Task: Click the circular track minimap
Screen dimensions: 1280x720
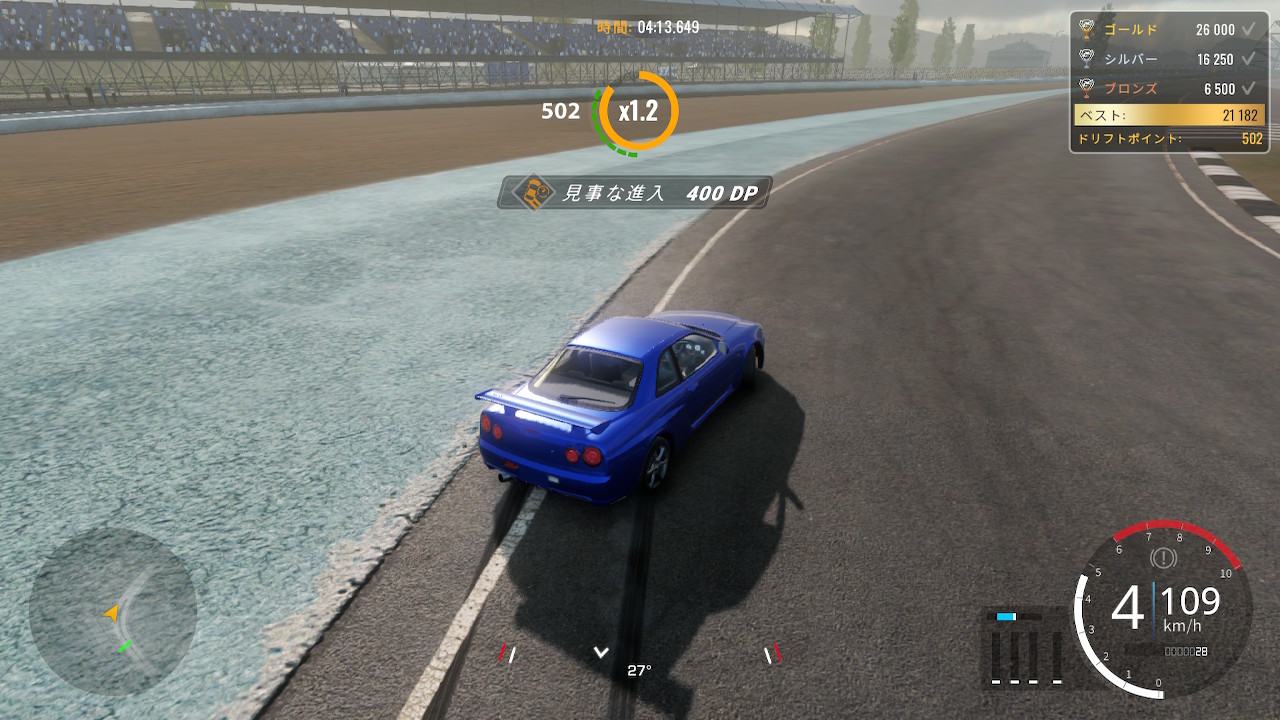Action: coord(112,612)
